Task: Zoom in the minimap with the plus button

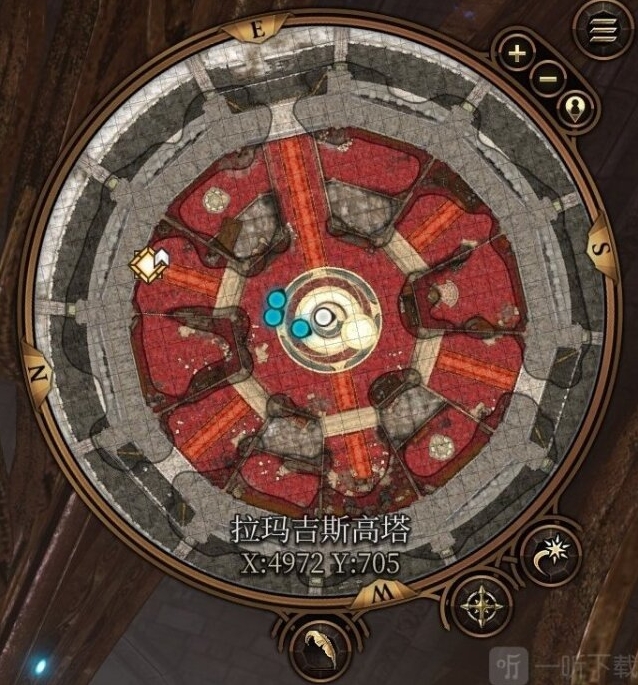Action: tap(517, 53)
